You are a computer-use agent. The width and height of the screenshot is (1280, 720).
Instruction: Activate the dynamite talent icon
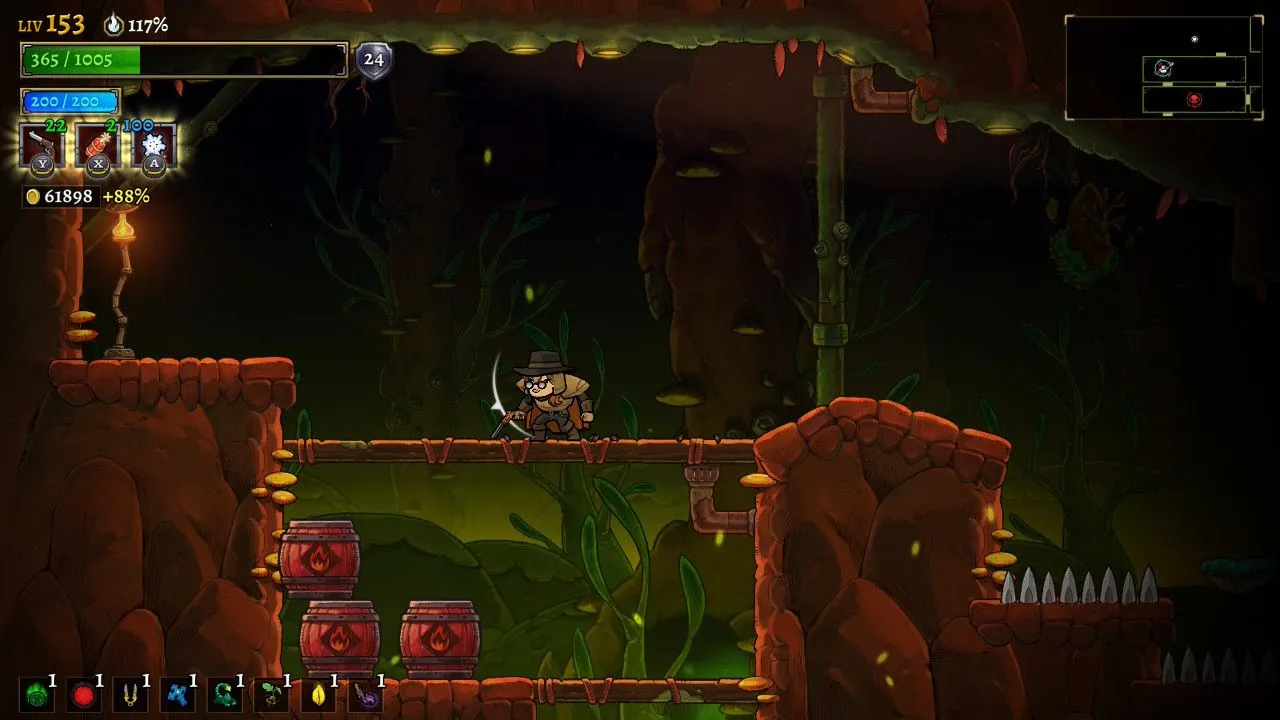pos(98,146)
